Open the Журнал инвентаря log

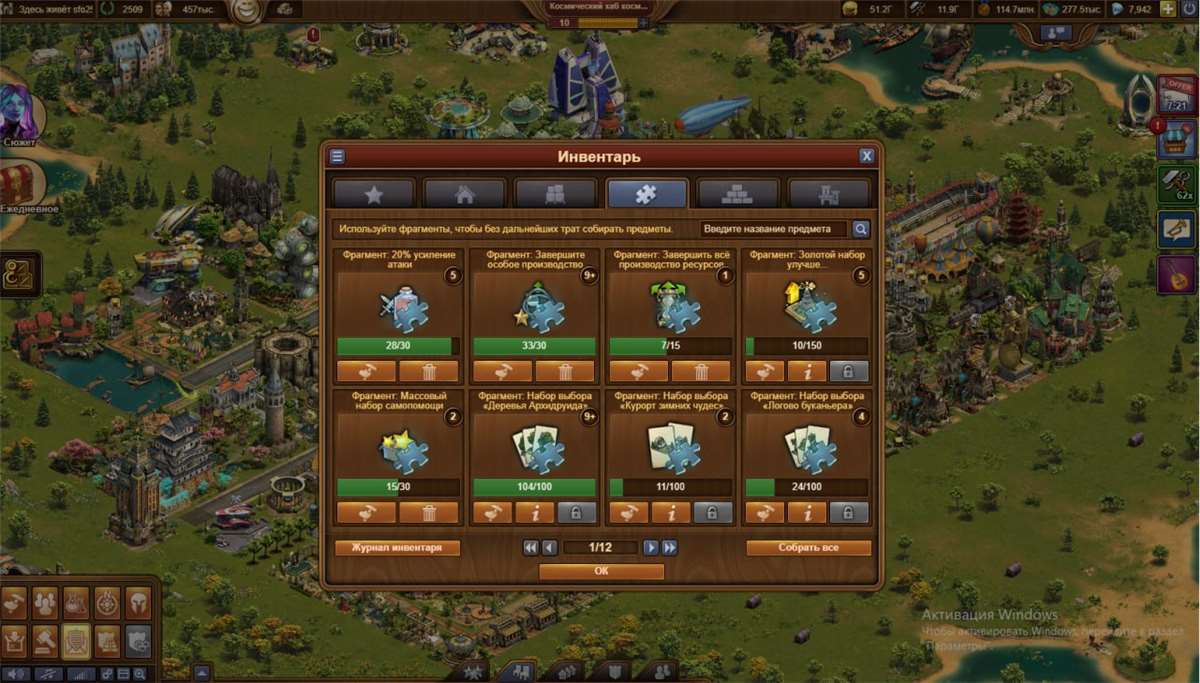click(397, 548)
